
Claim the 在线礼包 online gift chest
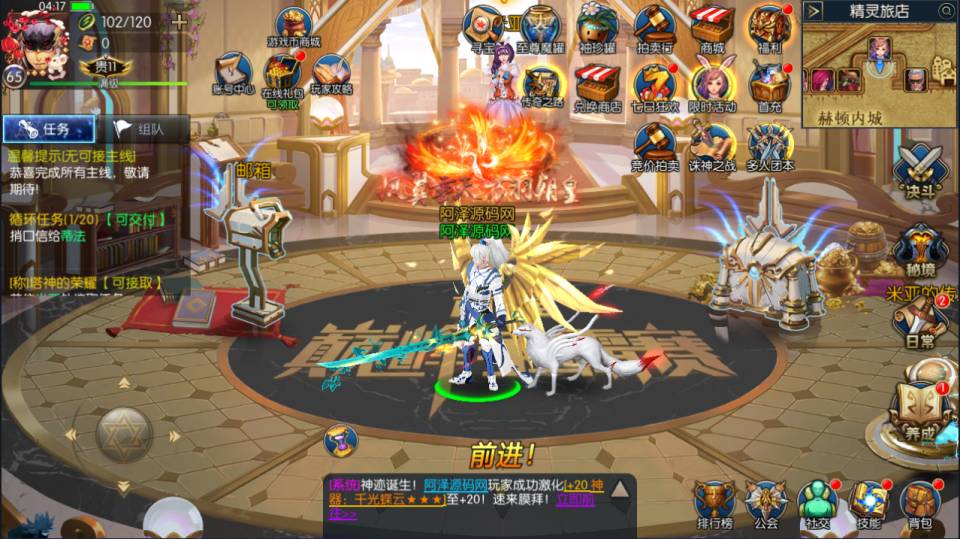(281, 77)
